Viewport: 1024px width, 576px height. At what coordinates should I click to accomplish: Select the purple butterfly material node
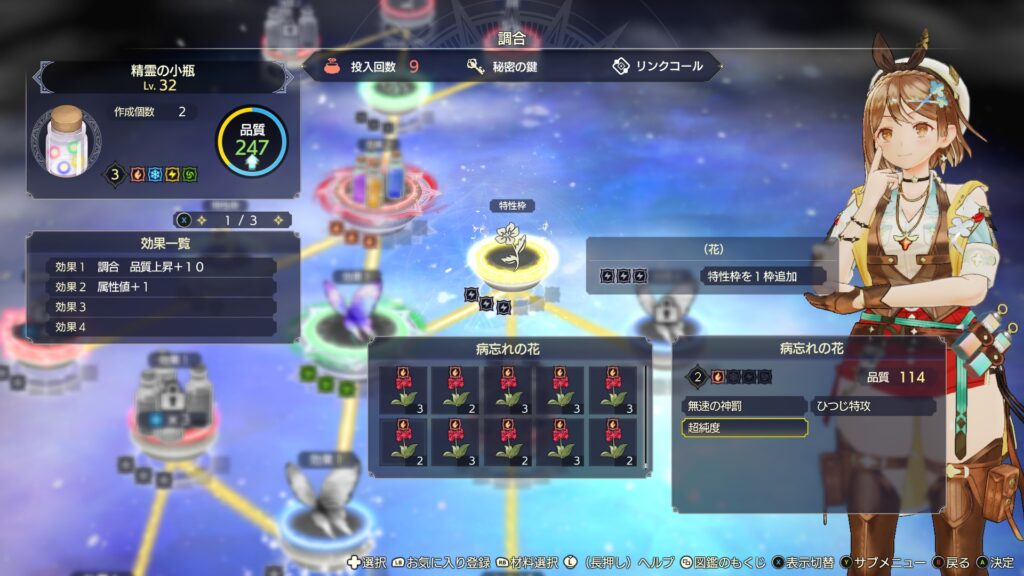352,310
